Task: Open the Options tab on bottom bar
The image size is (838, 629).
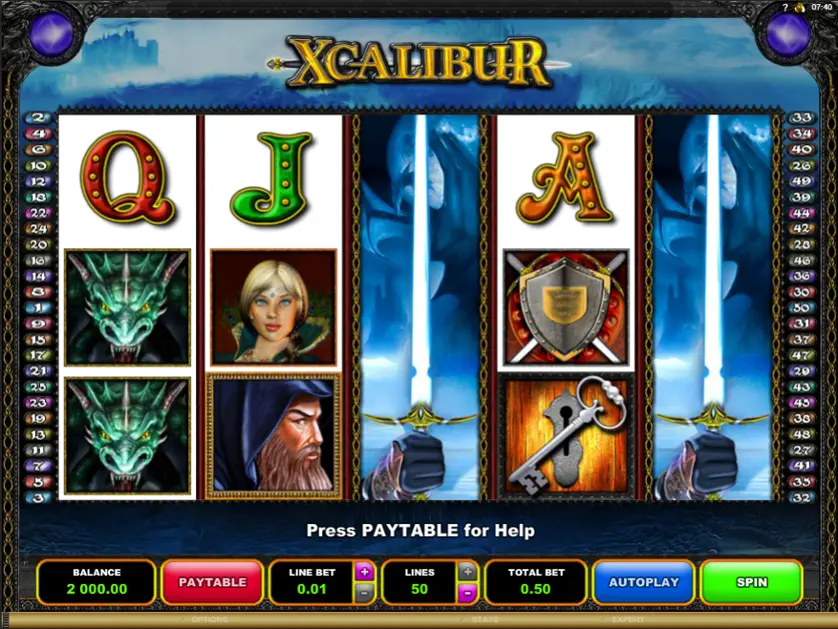Action: pos(210,620)
